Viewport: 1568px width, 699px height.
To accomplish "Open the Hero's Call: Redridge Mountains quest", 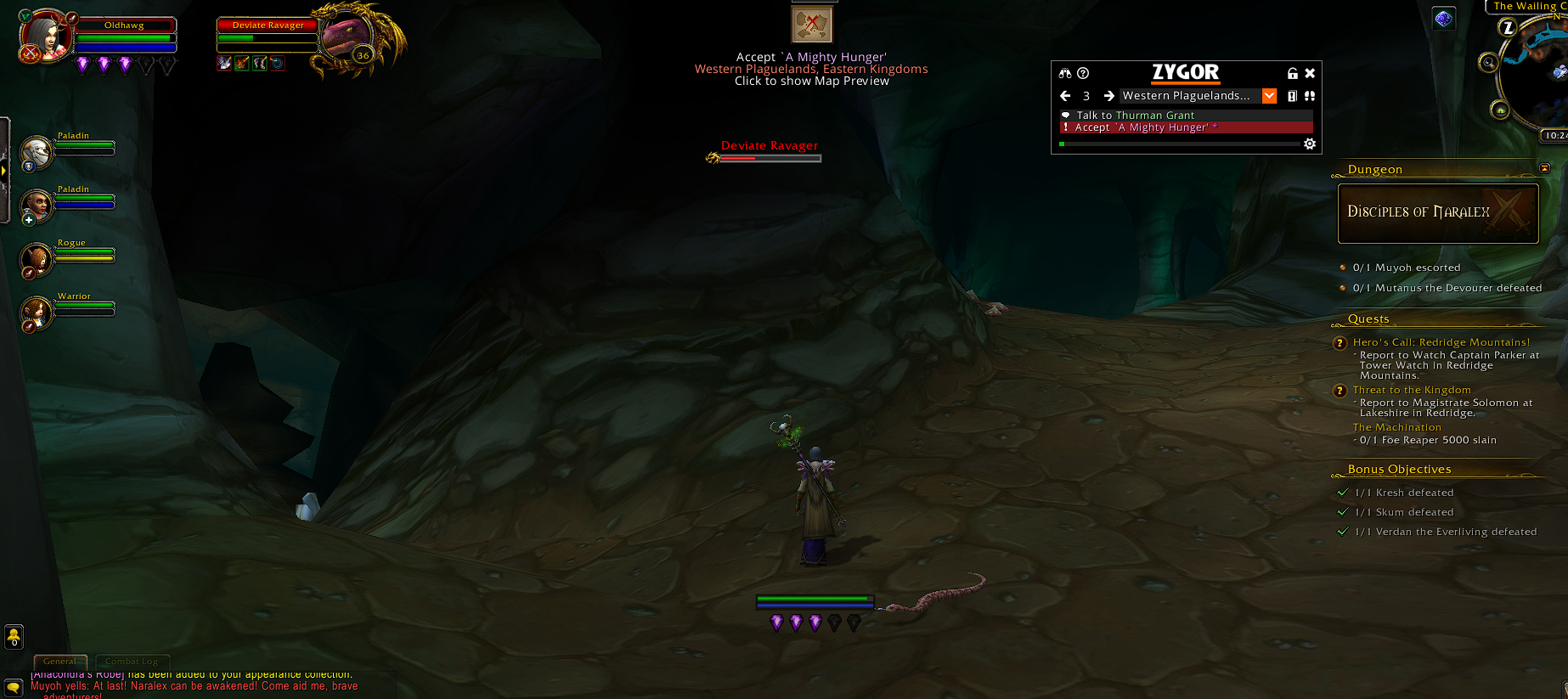I will point(1441,342).
